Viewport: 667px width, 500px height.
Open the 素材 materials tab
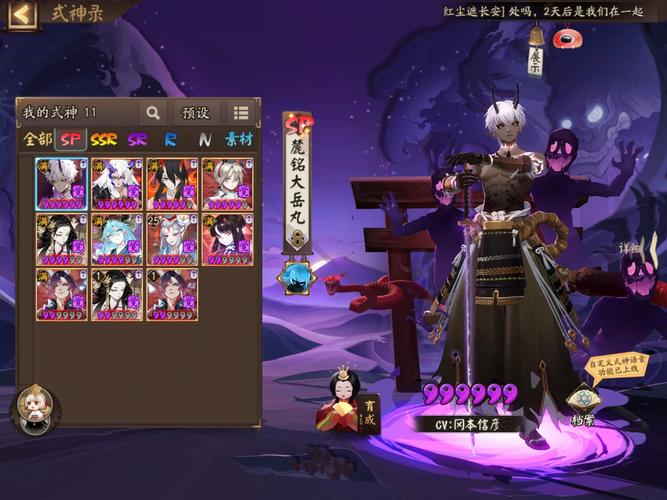[x=239, y=140]
